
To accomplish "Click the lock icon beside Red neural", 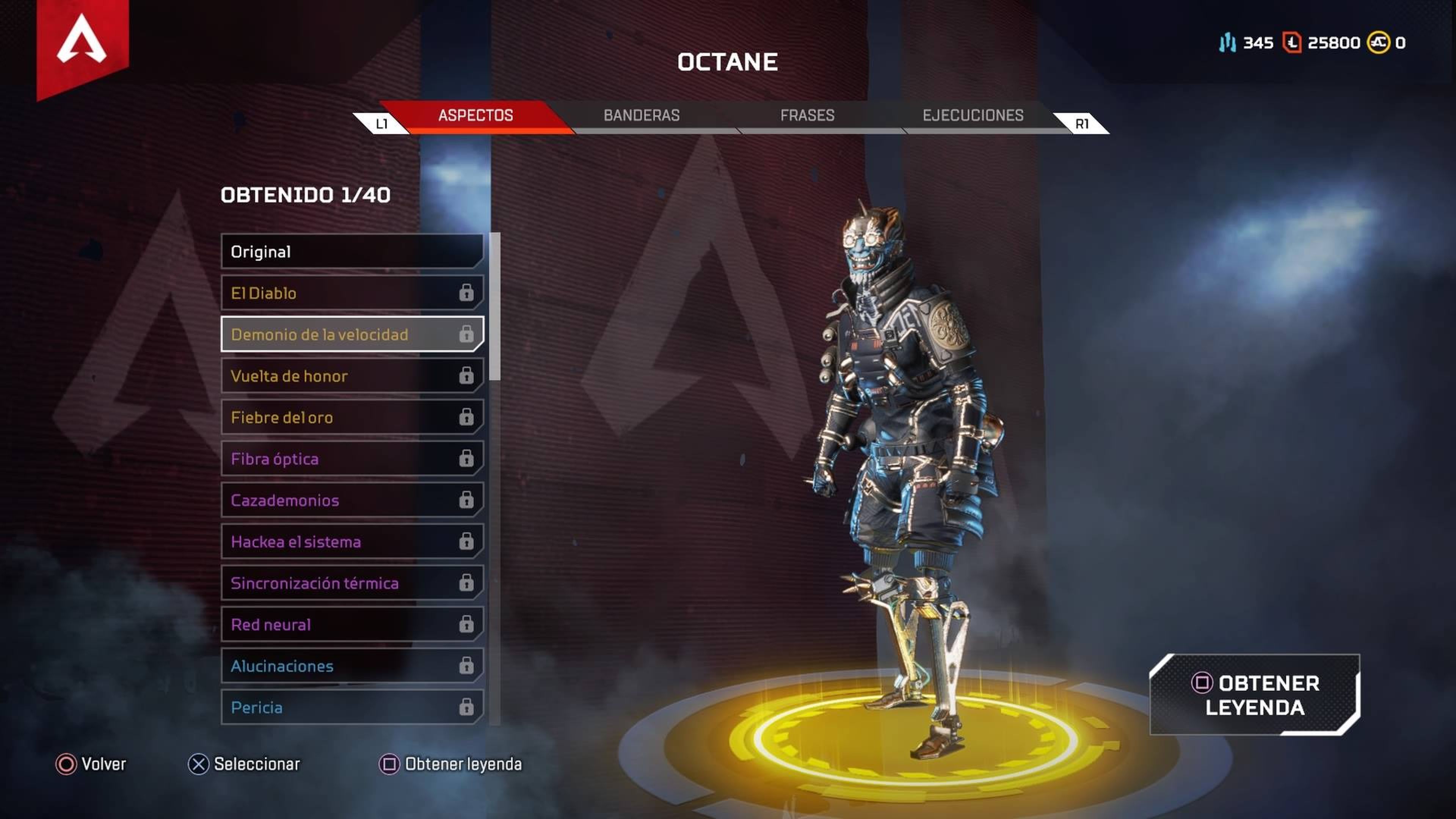I will [466, 624].
